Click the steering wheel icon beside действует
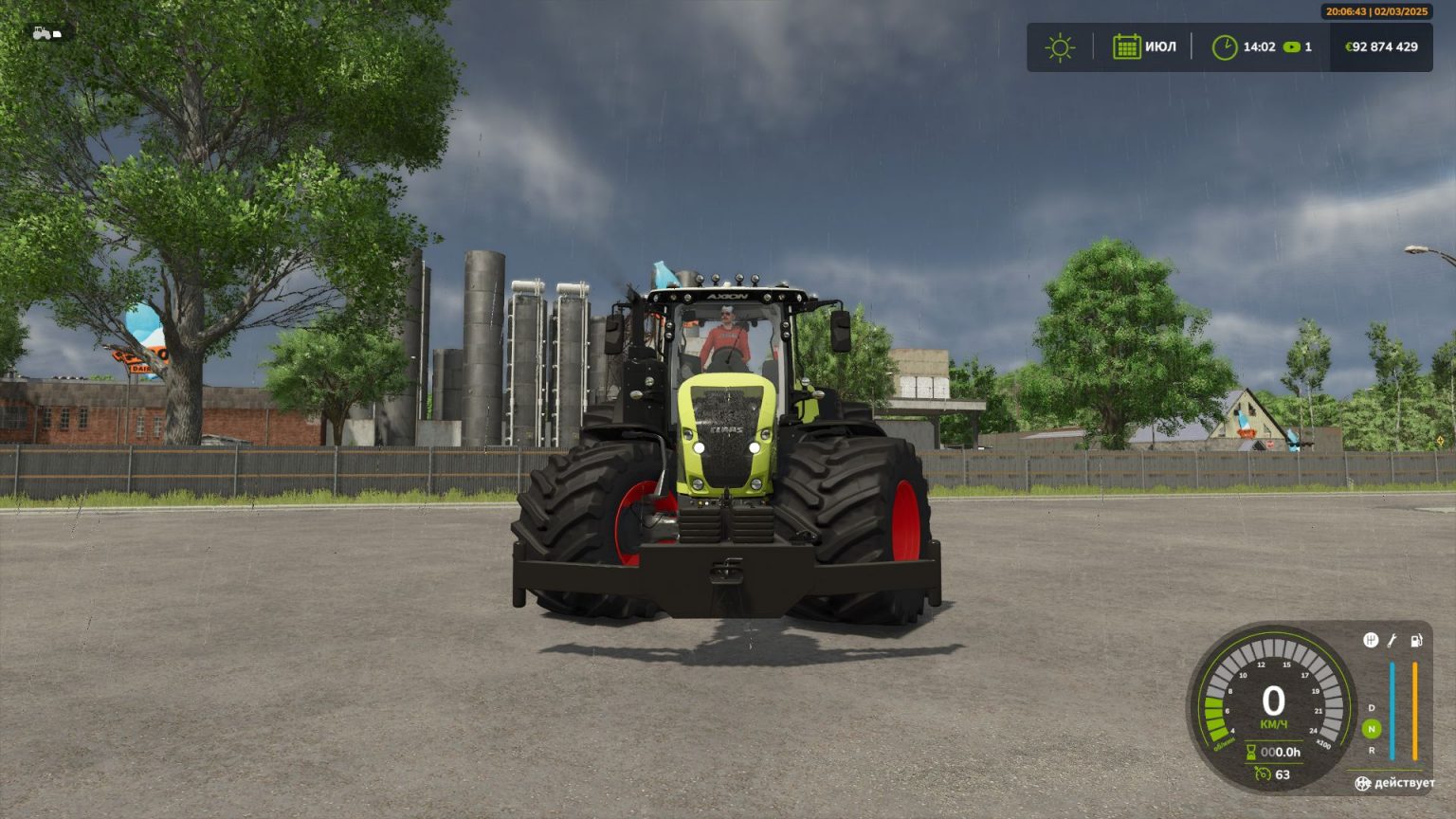1456x819 pixels. pos(1363,784)
